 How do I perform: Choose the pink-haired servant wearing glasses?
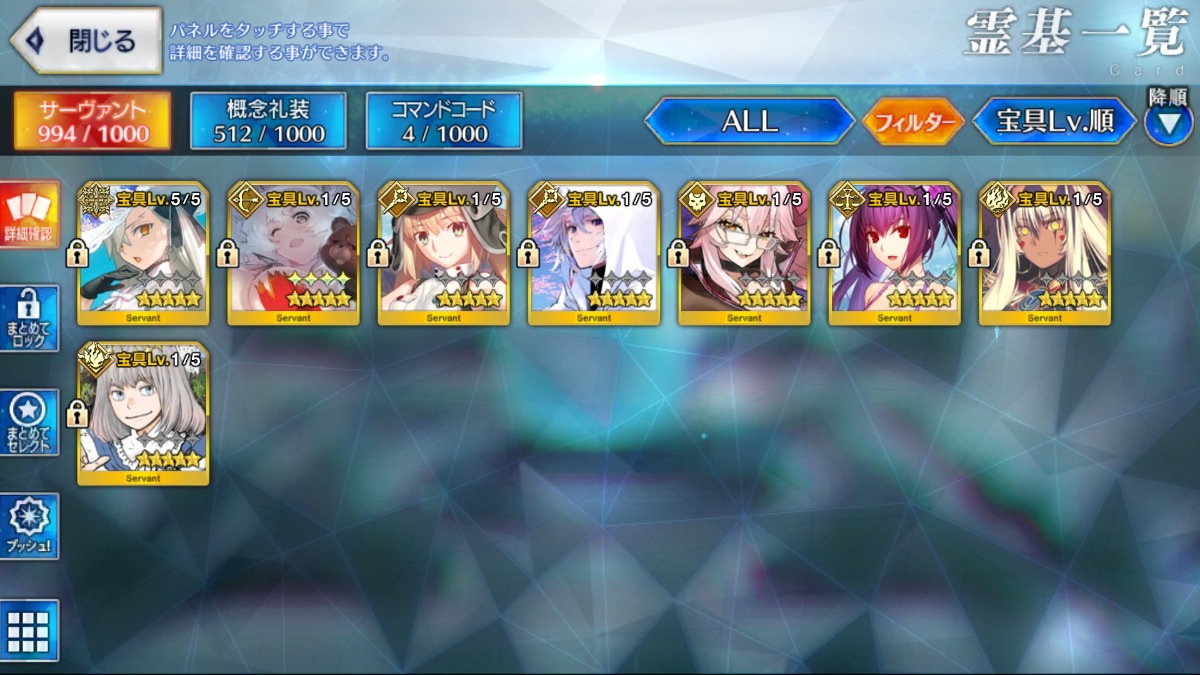tap(744, 254)
